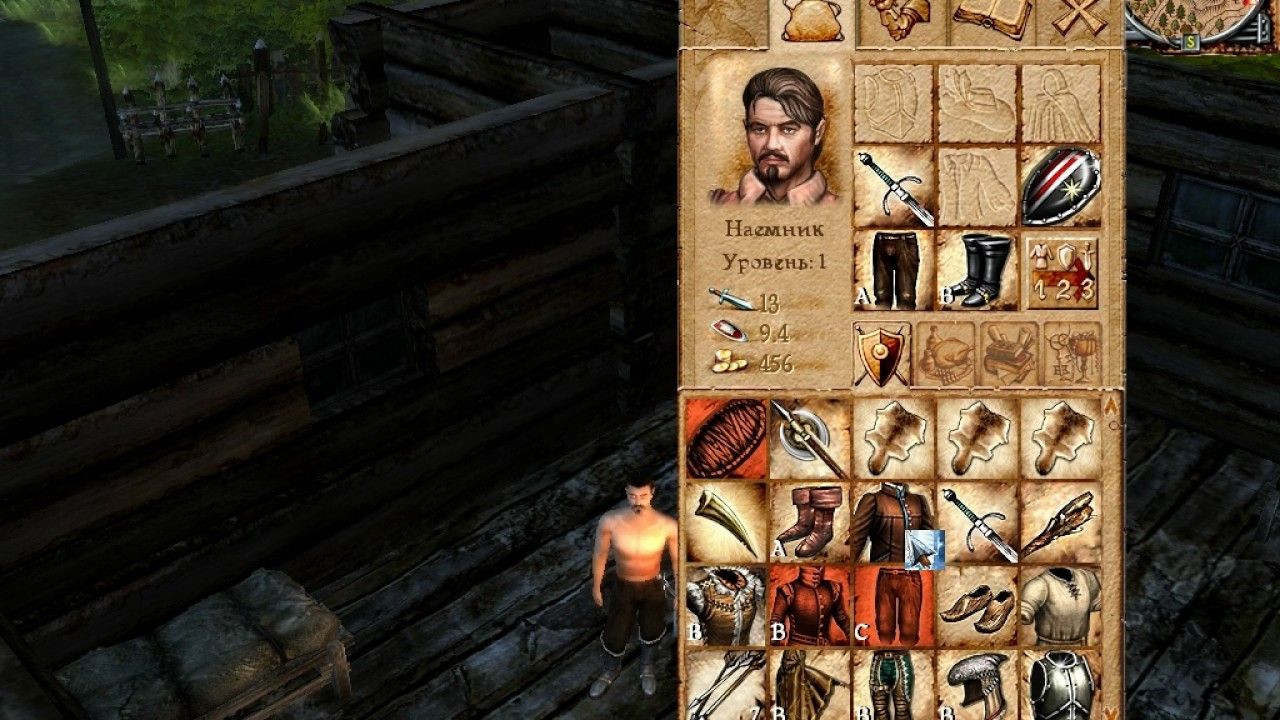
Task: Select the fur-trimmed armor piece
Action: 726,606
